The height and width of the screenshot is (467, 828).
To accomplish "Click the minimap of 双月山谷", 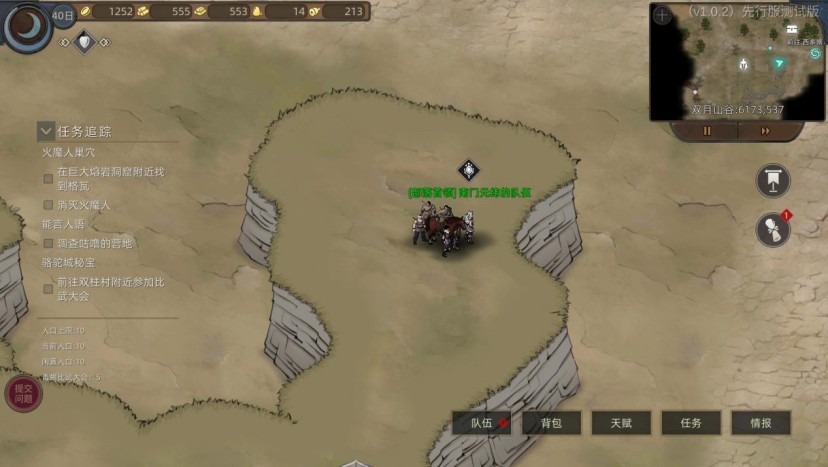I will (x=738, y=62).
